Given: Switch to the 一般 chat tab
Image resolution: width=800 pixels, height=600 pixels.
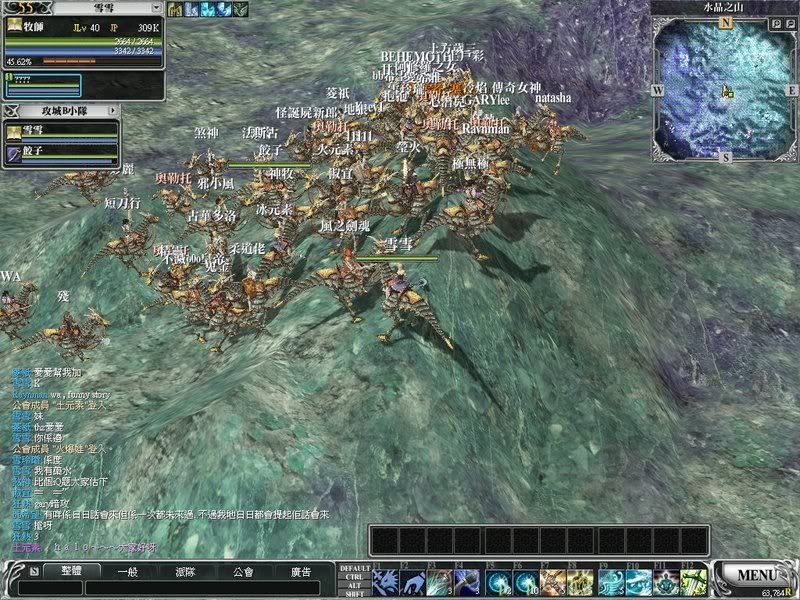Looking at the screenshot, I should [127, 572].
